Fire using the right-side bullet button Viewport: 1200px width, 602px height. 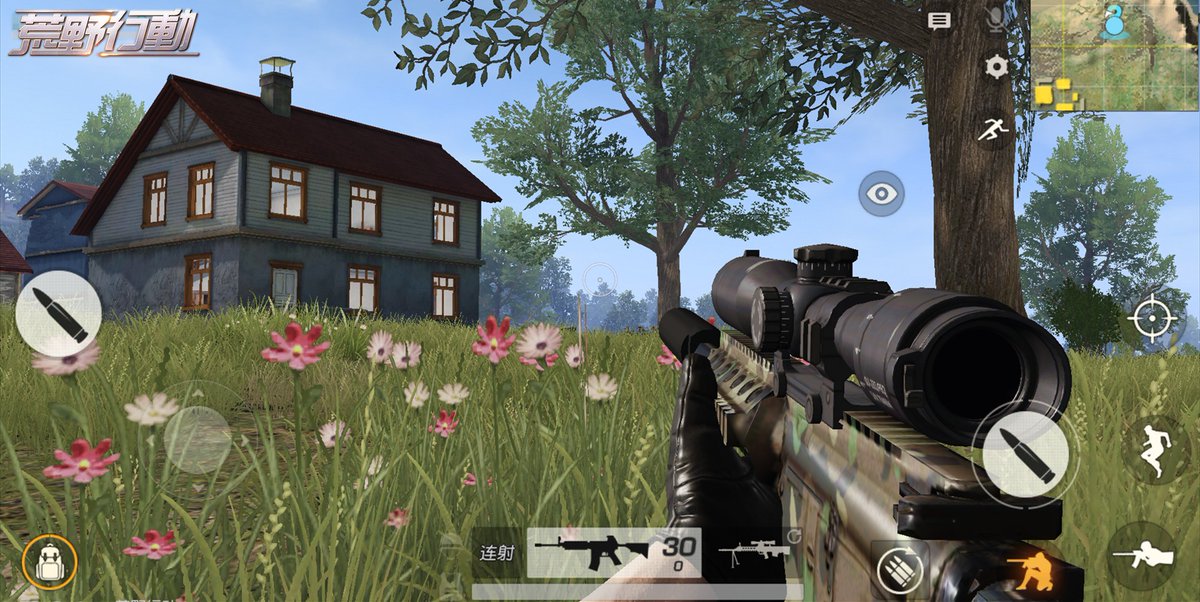pyautogui.click(x=1024, y=455)
